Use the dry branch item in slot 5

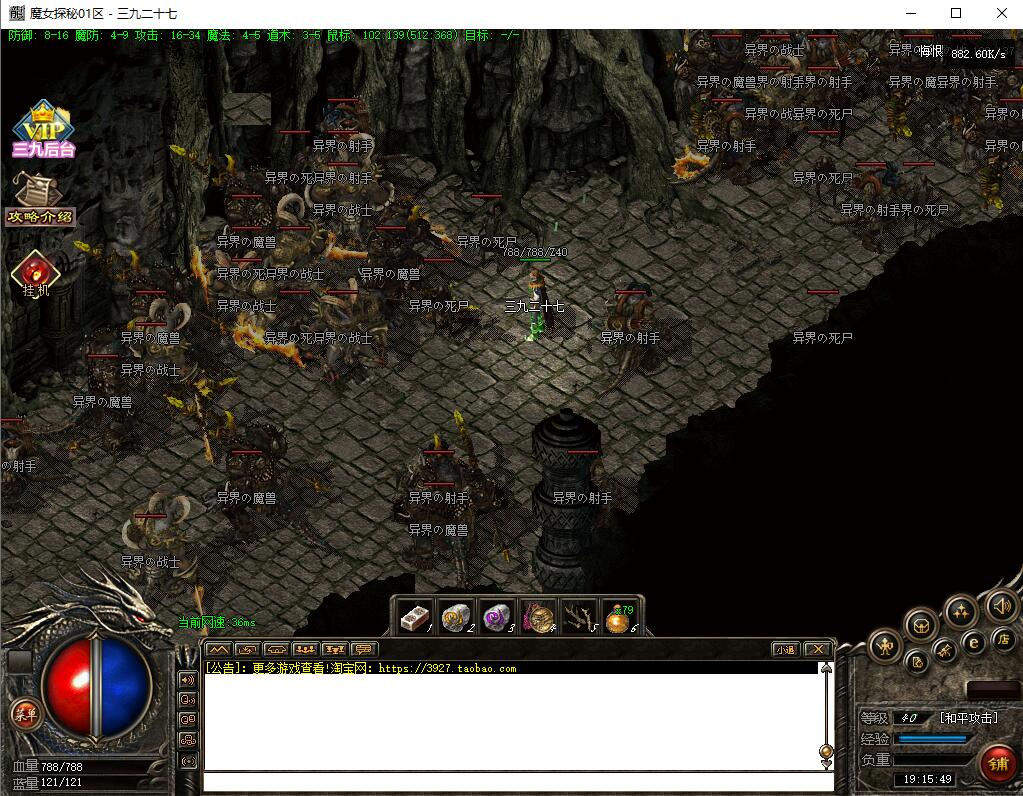pos(579,617)
